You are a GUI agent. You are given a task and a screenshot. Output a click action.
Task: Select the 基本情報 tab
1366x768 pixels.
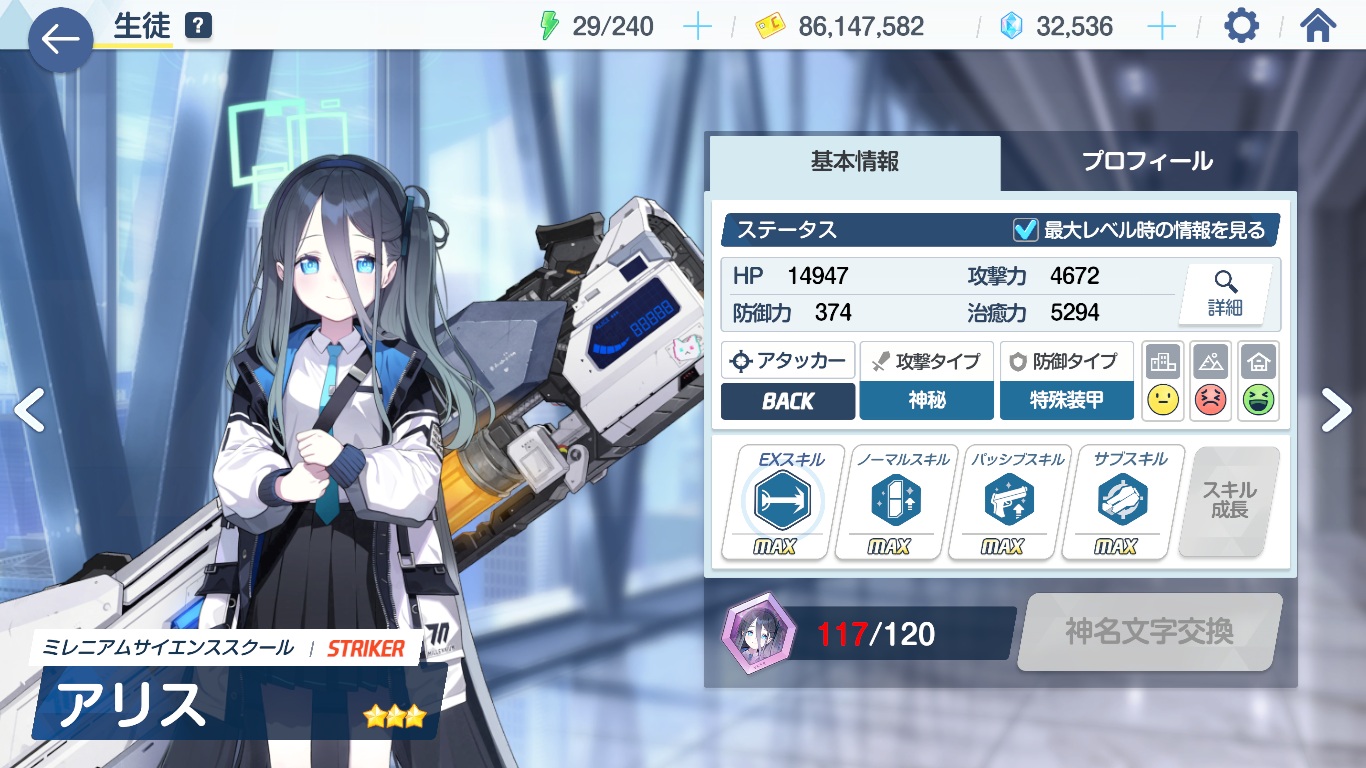[855, 162]
